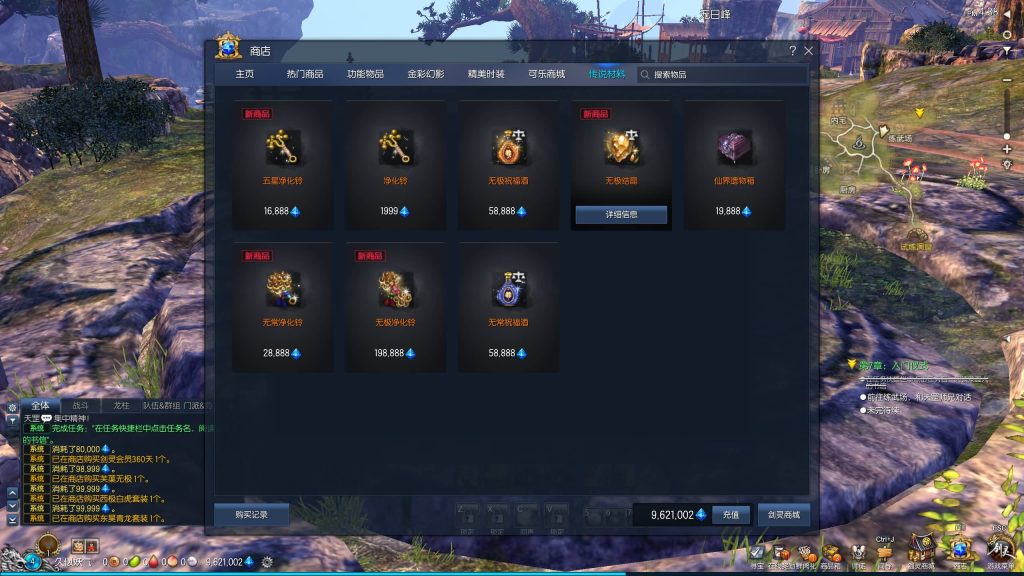Click 详细信息 on the 无极结晶 item
Image resolution: width=1024 pixels, height=576 pixels.
(621, 214)
